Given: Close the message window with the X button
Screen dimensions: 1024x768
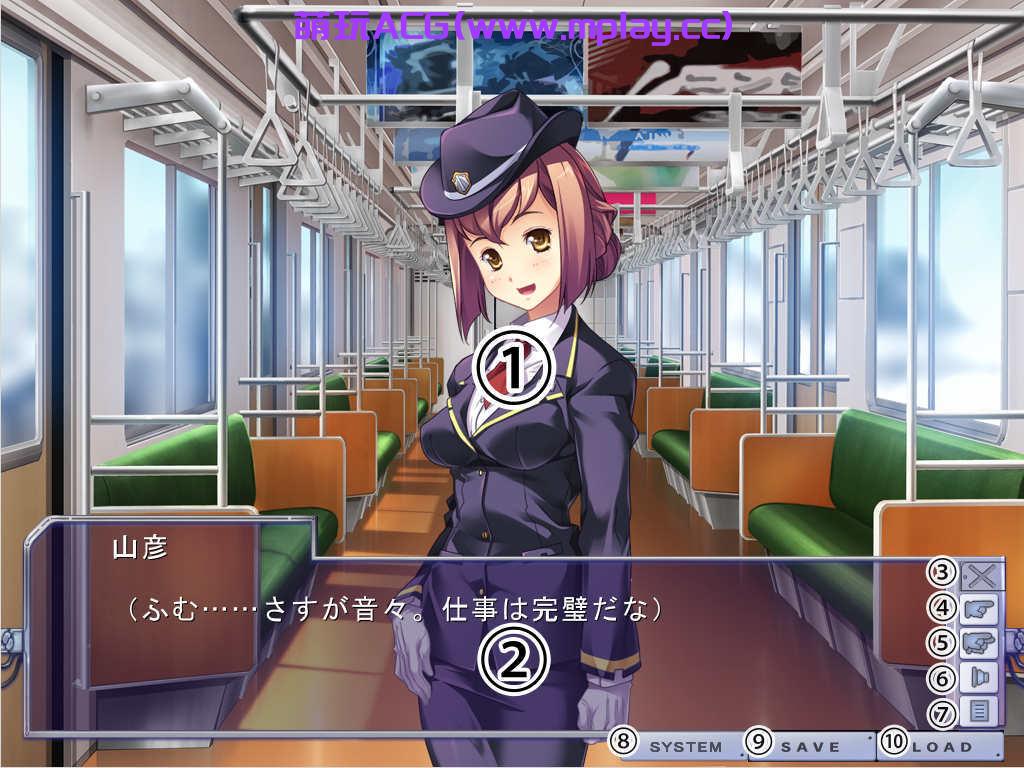Looking at the screenshot, I should pyautogui.click(x=979, y=574).
